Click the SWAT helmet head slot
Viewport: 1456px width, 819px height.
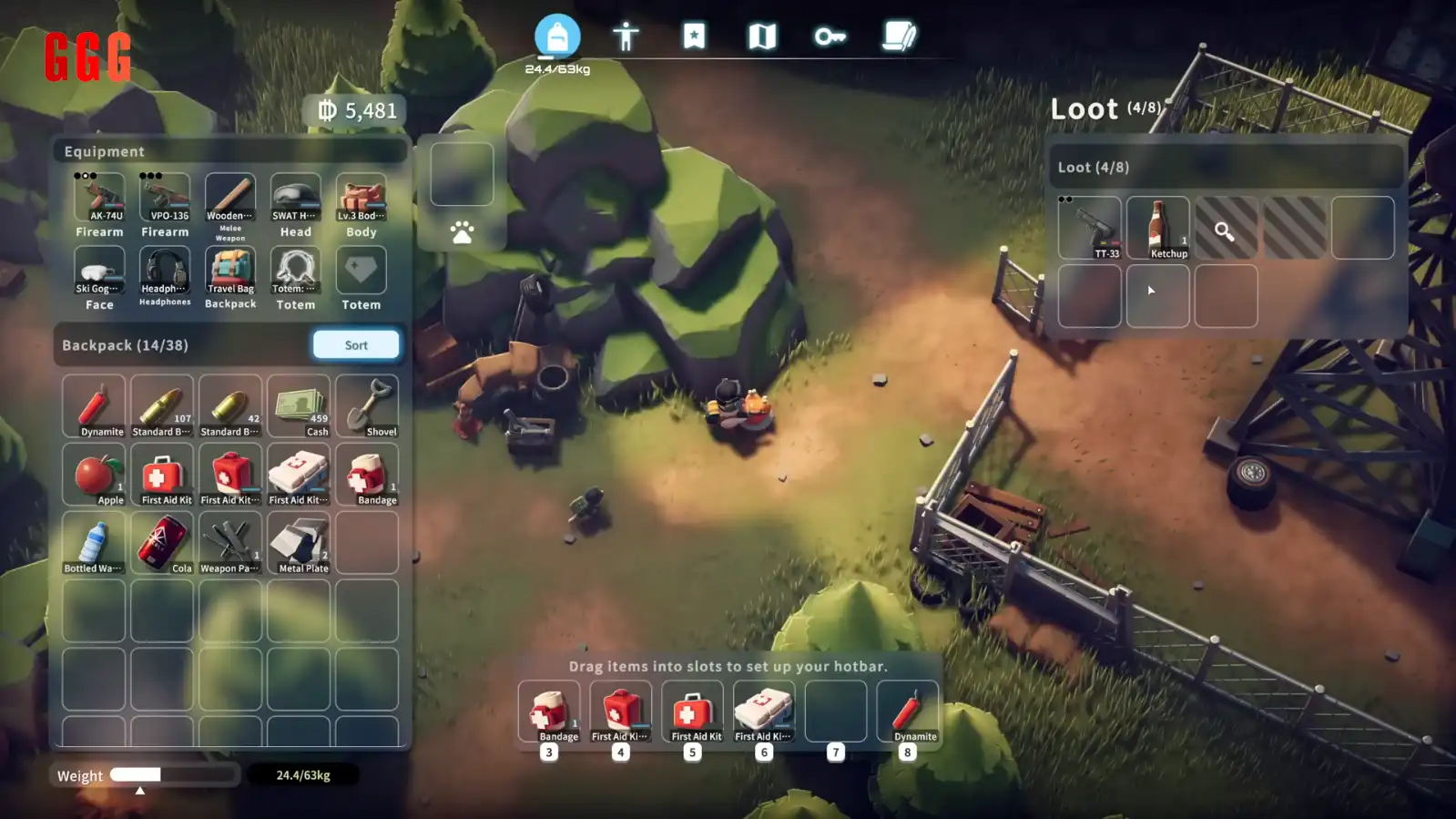tap(296, 198)
